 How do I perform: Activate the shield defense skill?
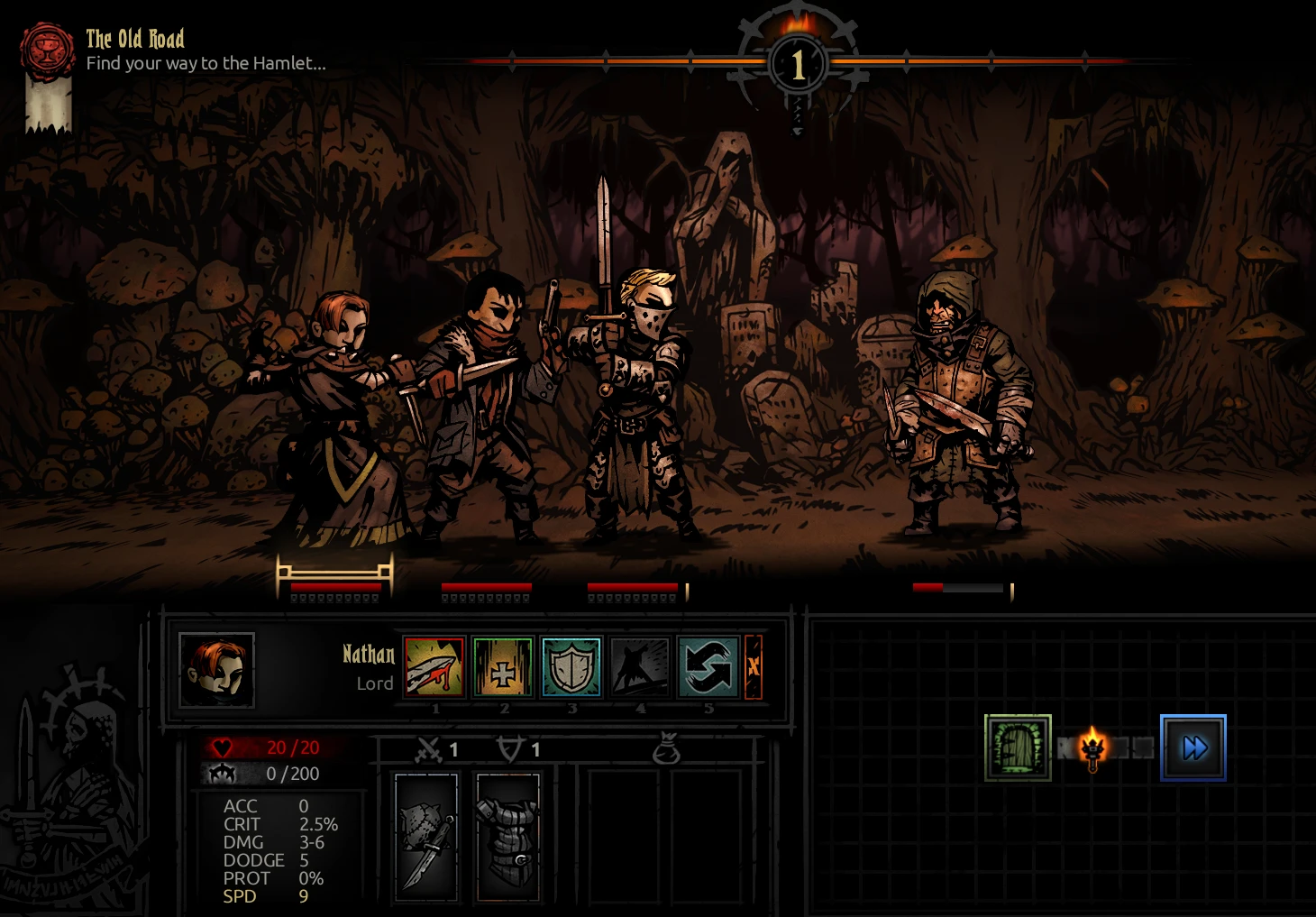tap(571, 667)
